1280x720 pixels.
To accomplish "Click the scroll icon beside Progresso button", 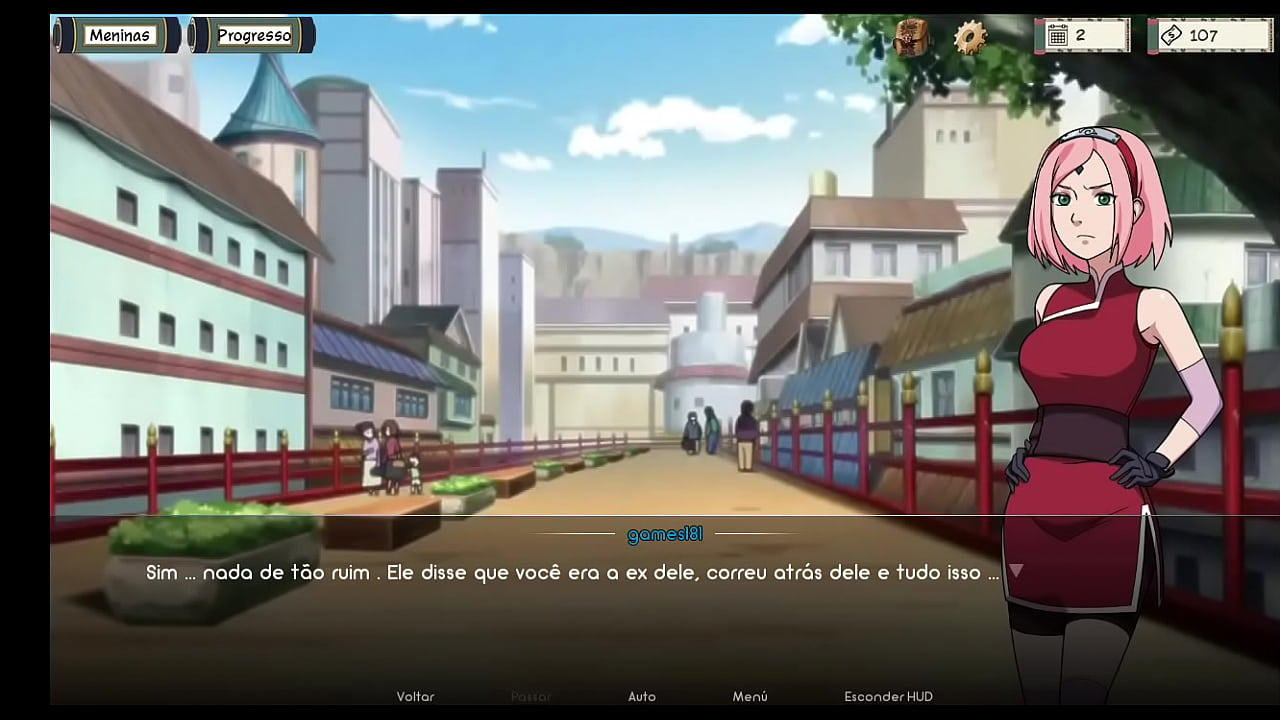I will [189, 34].
